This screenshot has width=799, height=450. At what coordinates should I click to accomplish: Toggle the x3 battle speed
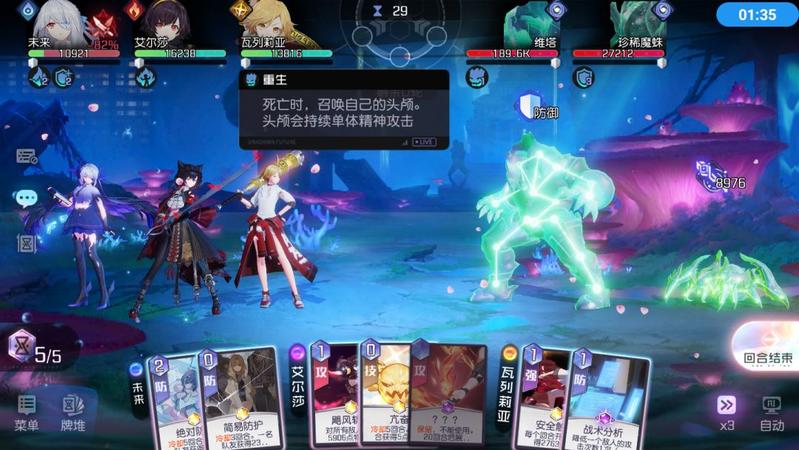pos(726,411)
